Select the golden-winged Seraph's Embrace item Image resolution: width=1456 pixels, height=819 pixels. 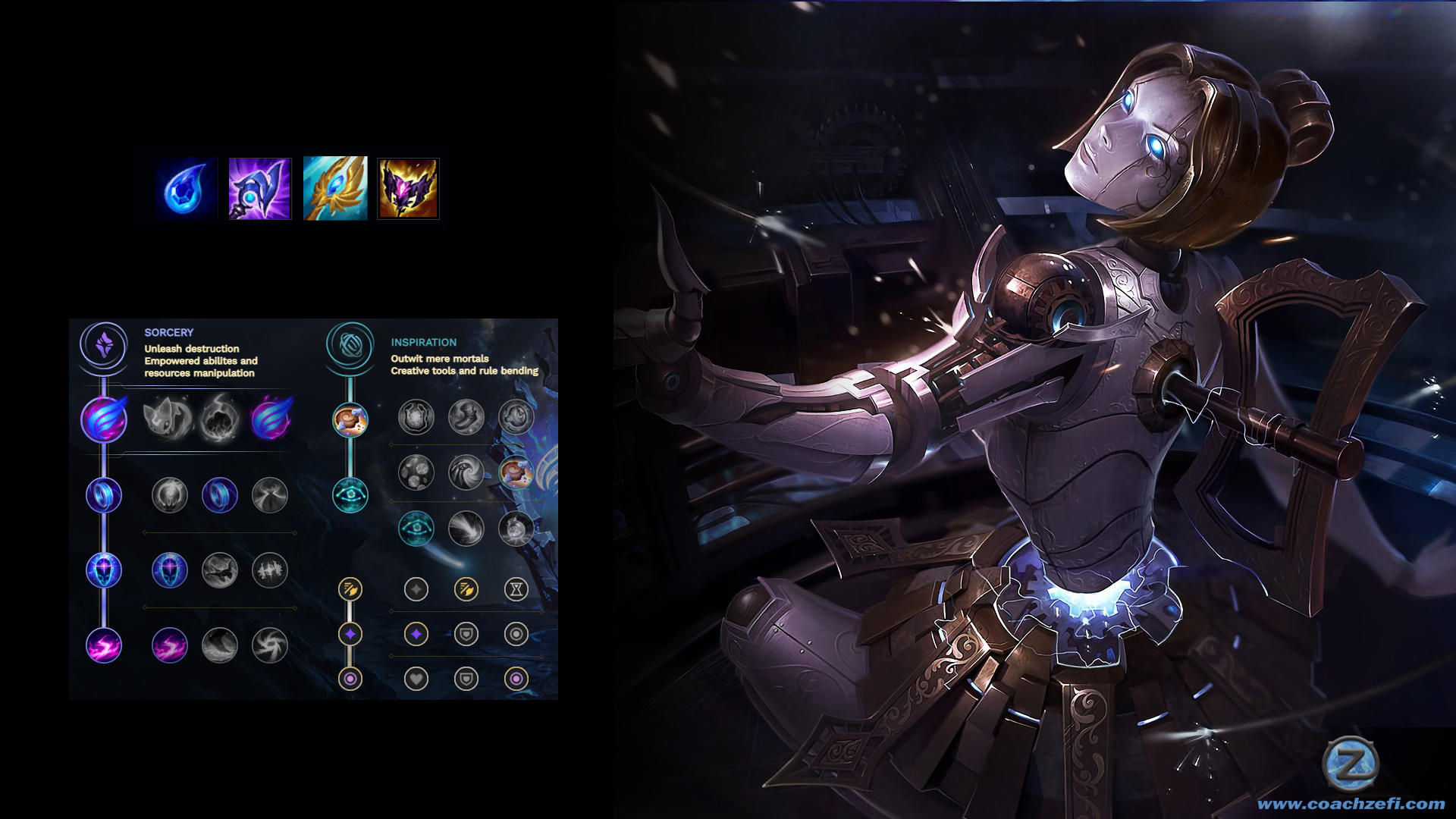tap(335, 189)
